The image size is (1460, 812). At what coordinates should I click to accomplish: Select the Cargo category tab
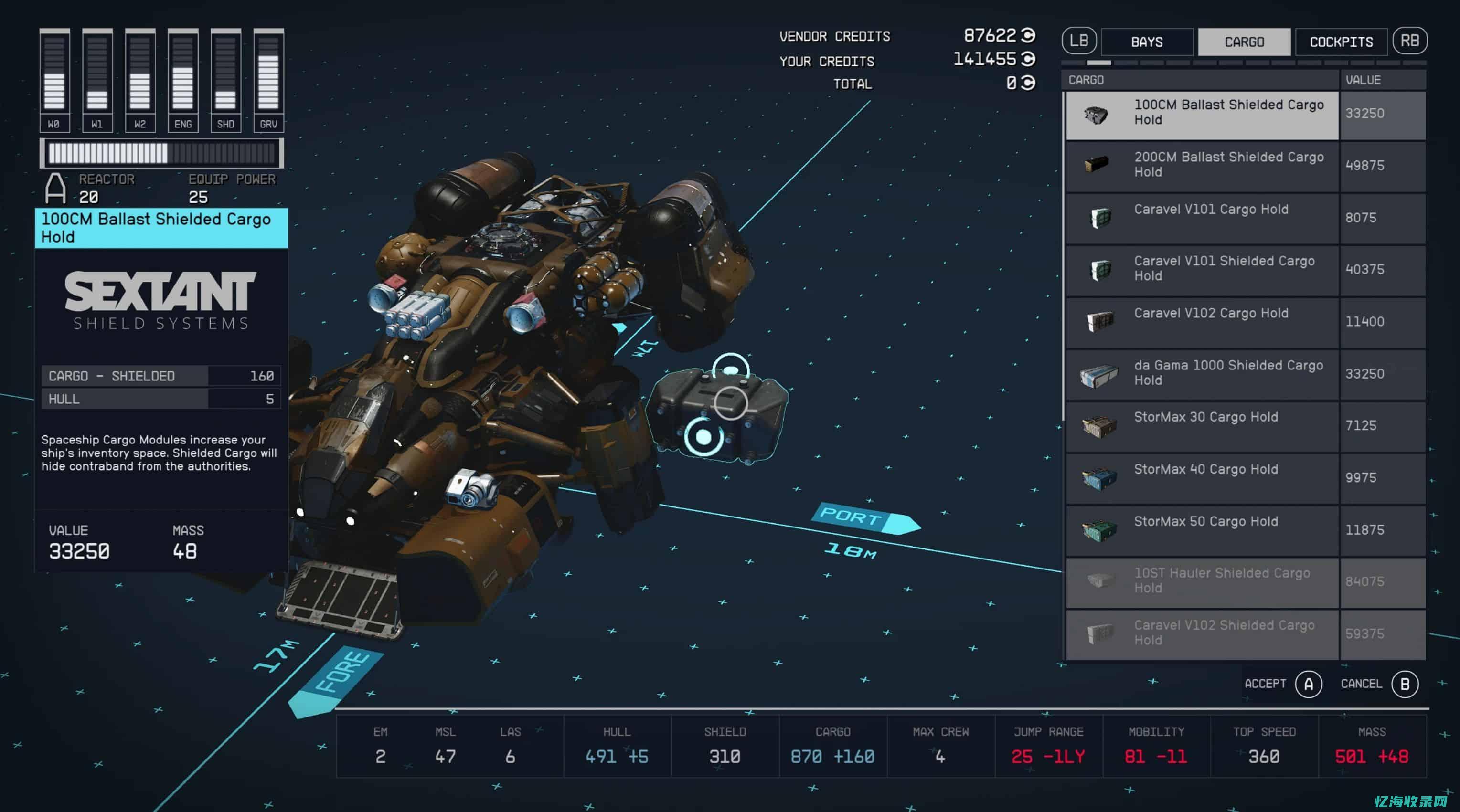1244,42
